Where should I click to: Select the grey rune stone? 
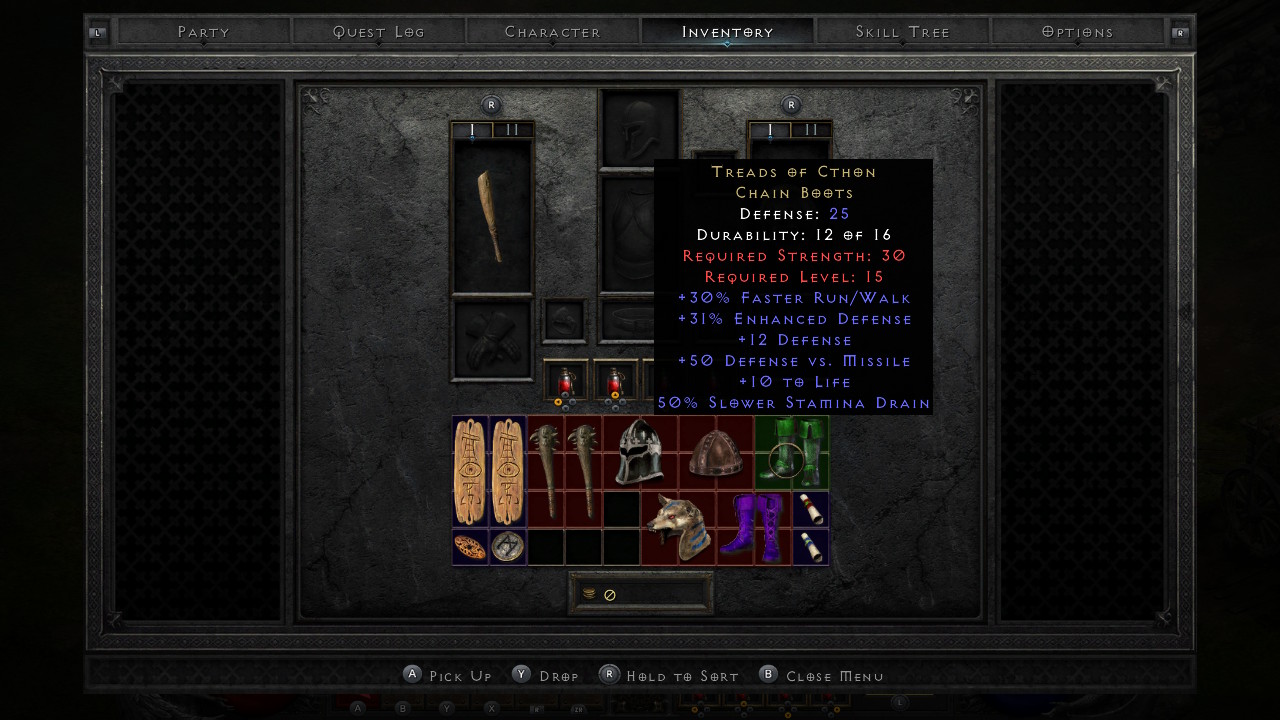pyautogui.click(x=508, y=547)
